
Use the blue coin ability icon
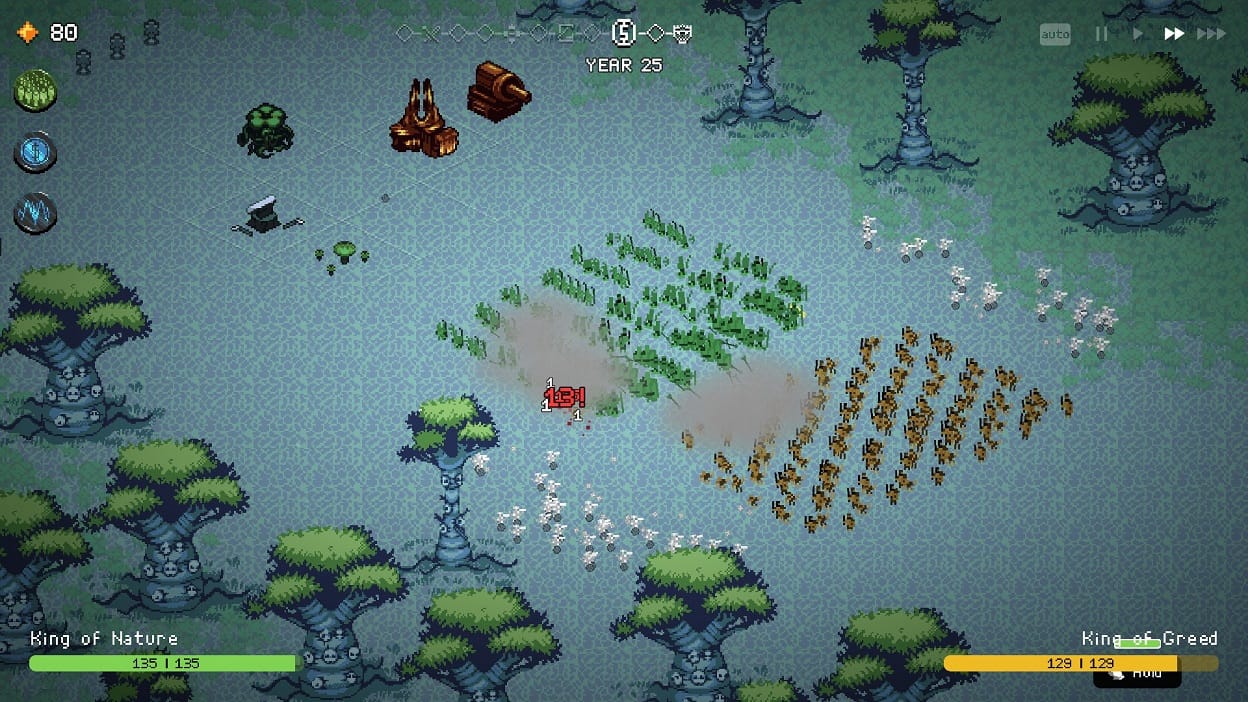coord(35,152)
